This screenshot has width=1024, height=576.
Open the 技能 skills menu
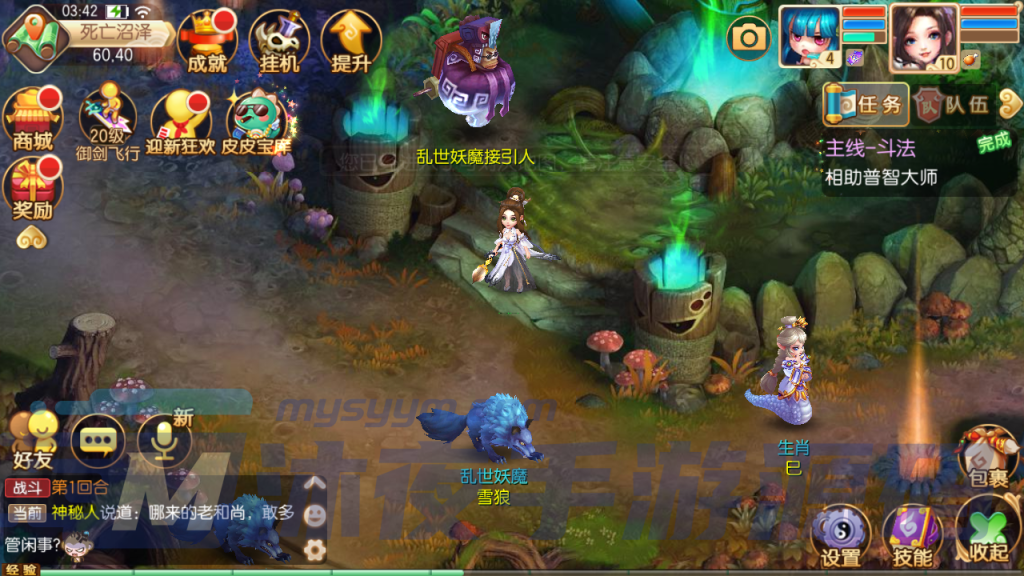coord(912,535)
